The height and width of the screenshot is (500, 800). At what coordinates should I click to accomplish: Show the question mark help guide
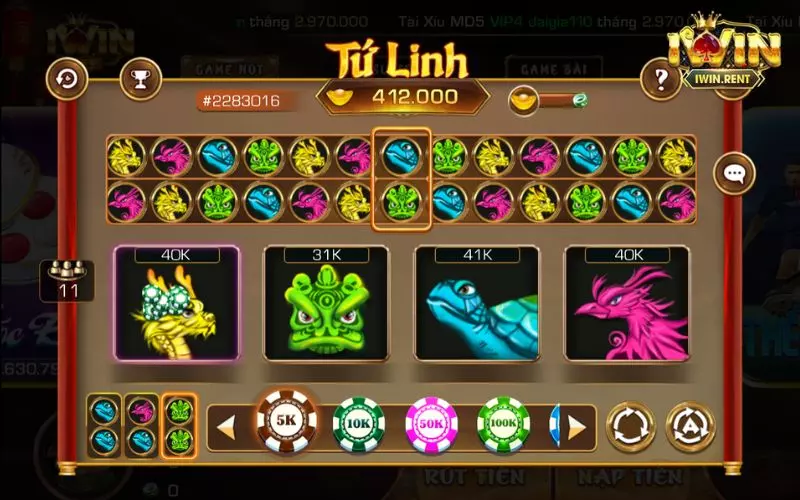(661, 78)
